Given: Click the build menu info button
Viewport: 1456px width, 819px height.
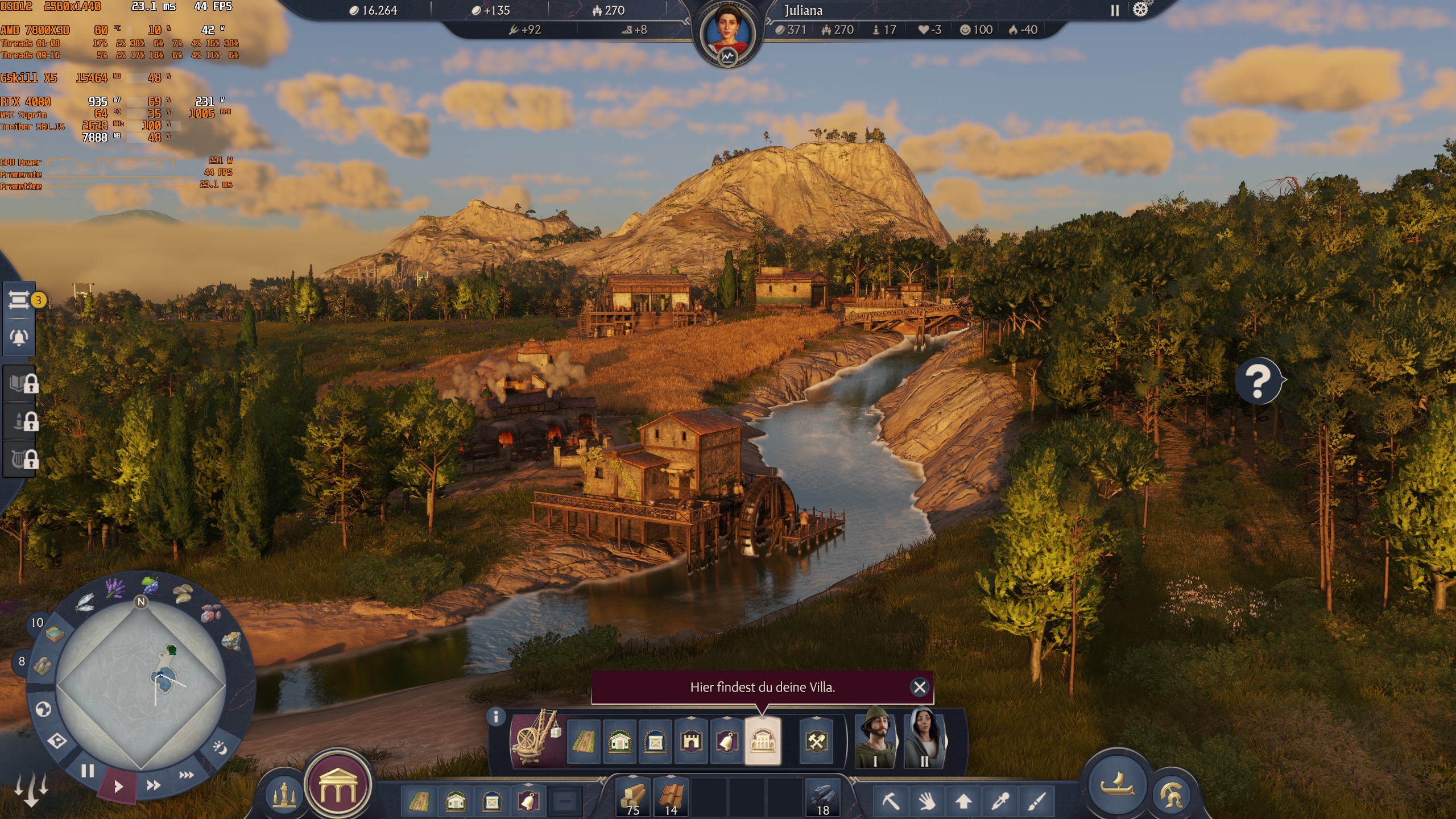Looking at the screenshot, I should 496,717.
